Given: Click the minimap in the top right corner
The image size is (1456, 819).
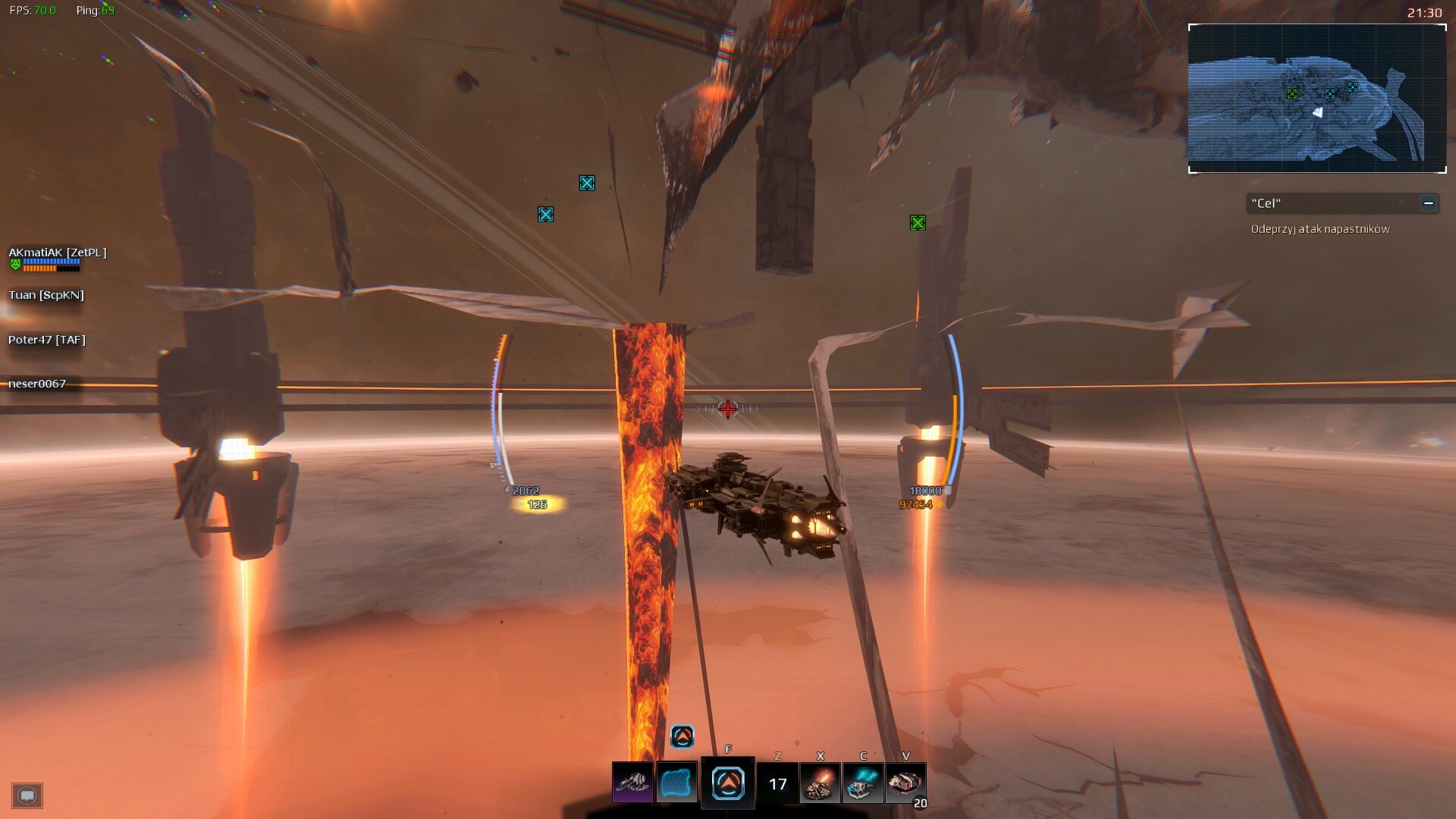Looking at the screenshot, I should point(1317,99).
